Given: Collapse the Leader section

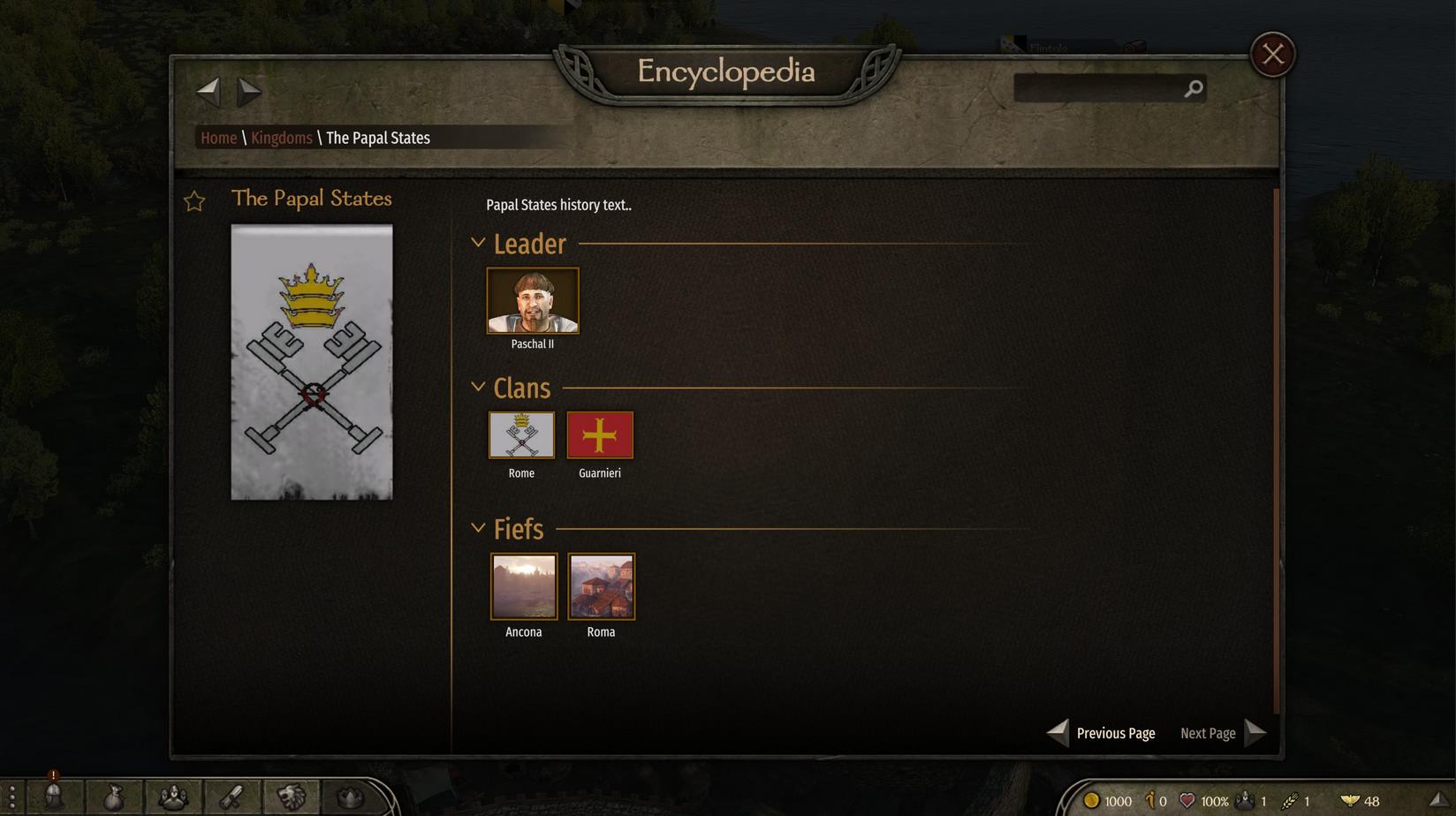Looking at the screenshot, I should tap(478, 243).
